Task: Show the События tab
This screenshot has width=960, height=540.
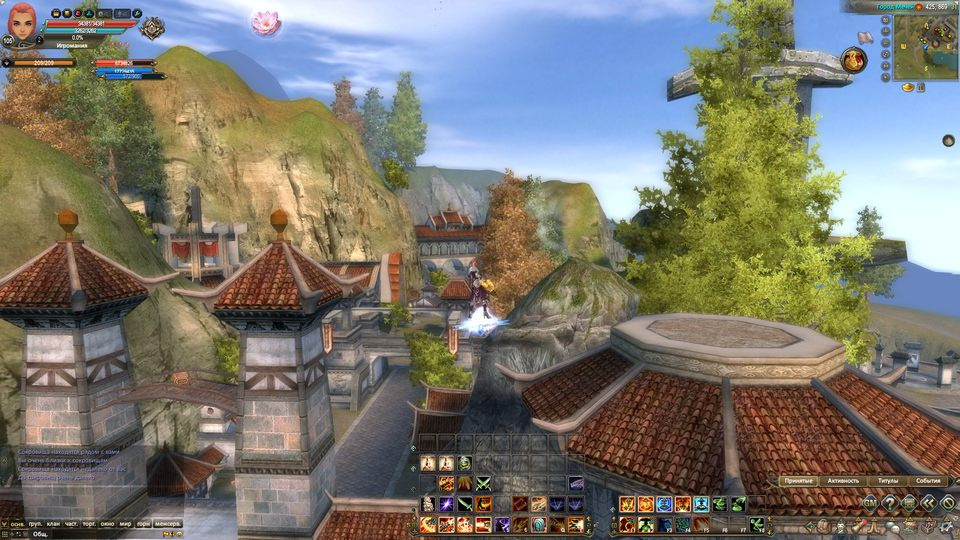Action: tap(928, 481)
